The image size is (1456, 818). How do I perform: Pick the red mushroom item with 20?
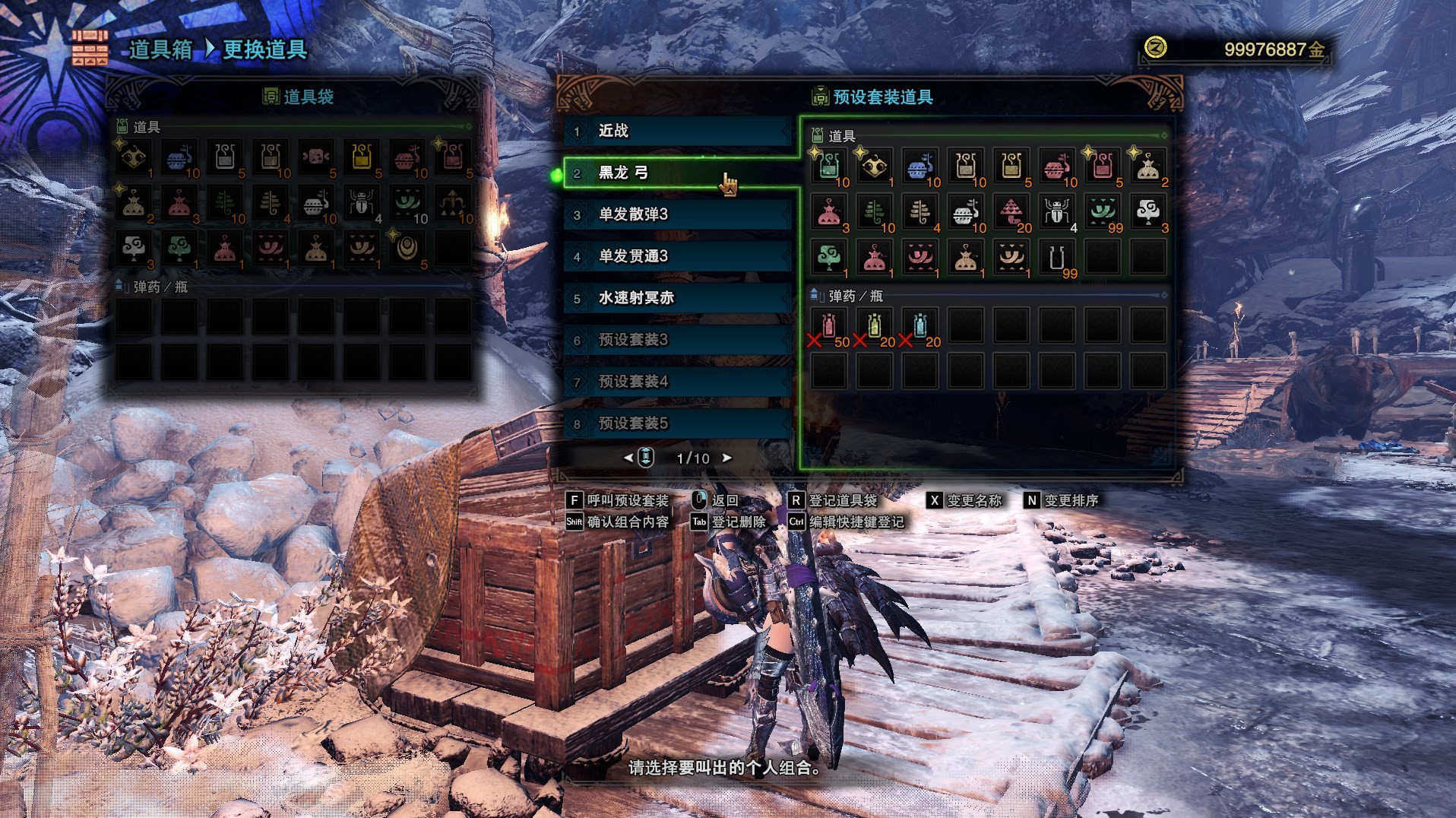[x=1011, y=212]
